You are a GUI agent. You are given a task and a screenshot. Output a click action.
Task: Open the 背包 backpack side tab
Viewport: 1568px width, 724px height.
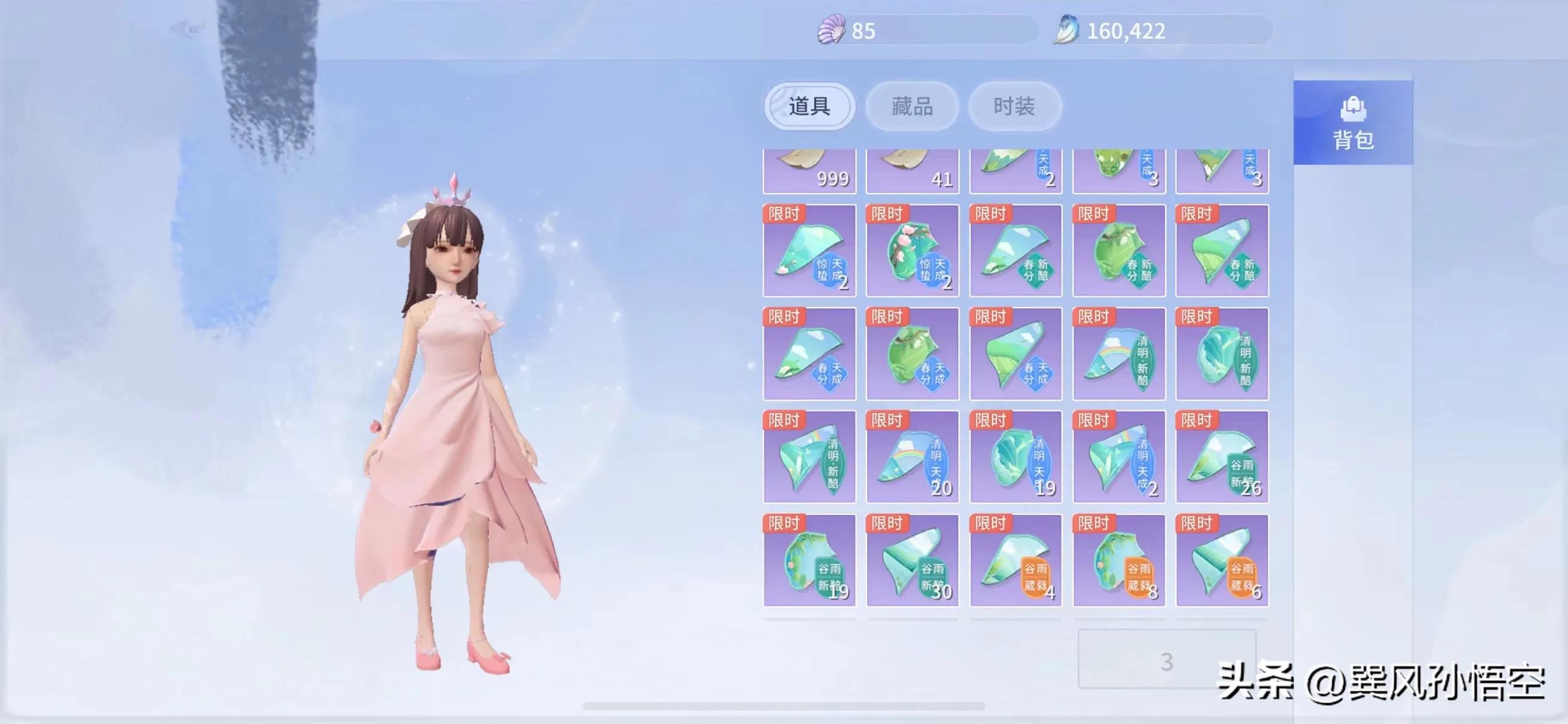coord(1352,122)
